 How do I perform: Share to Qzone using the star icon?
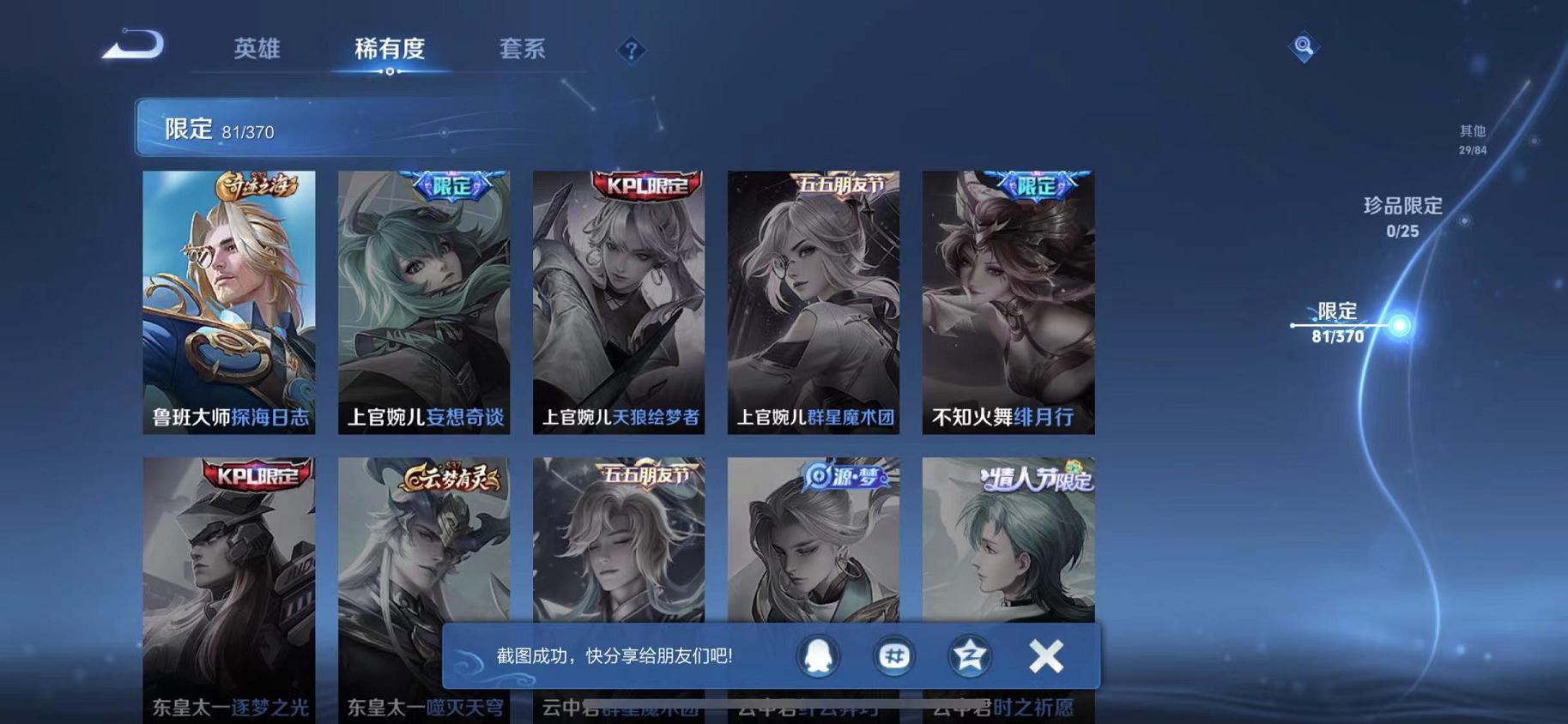(969, 656)
